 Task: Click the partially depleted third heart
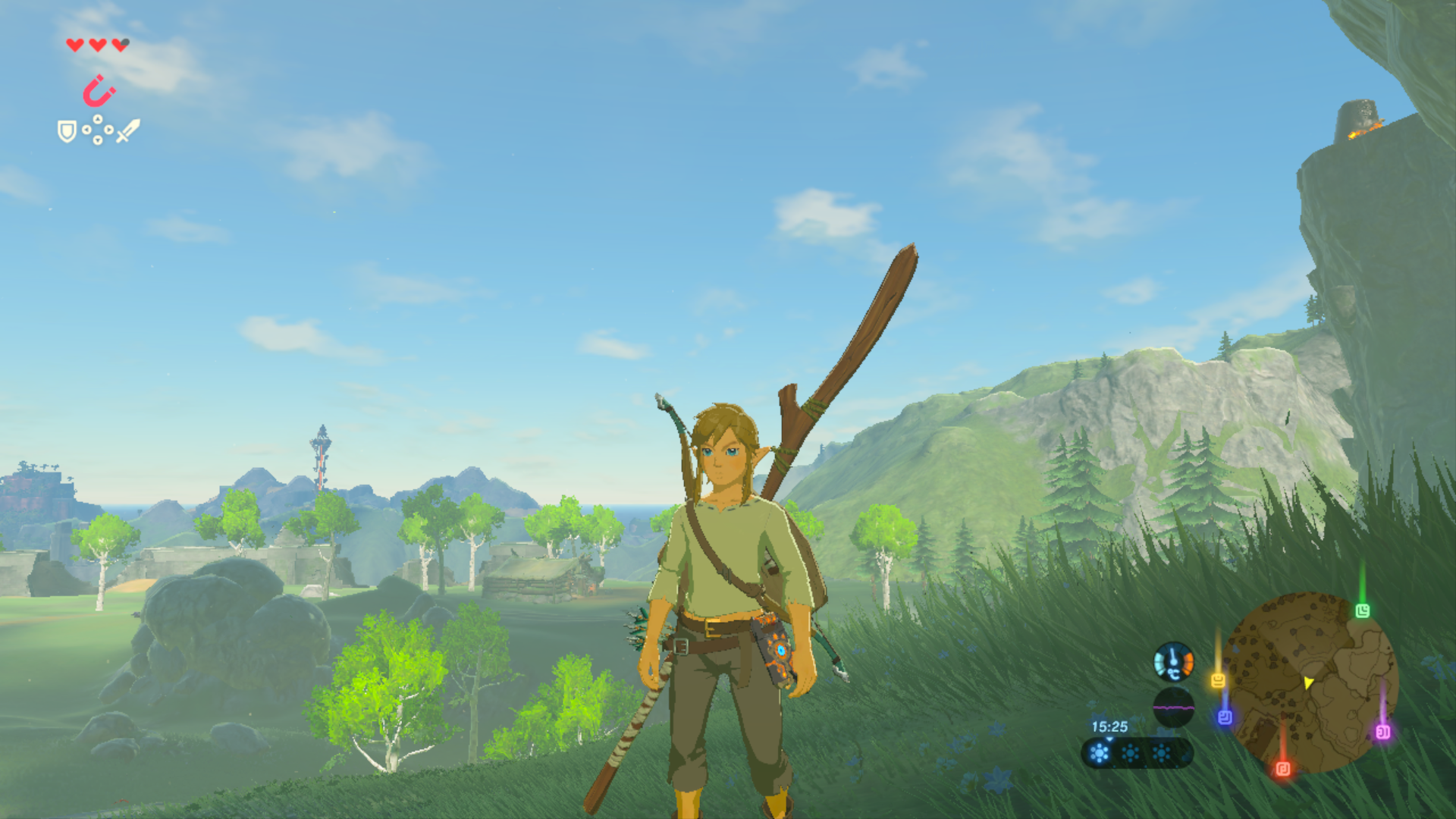(x=119, y=45)
